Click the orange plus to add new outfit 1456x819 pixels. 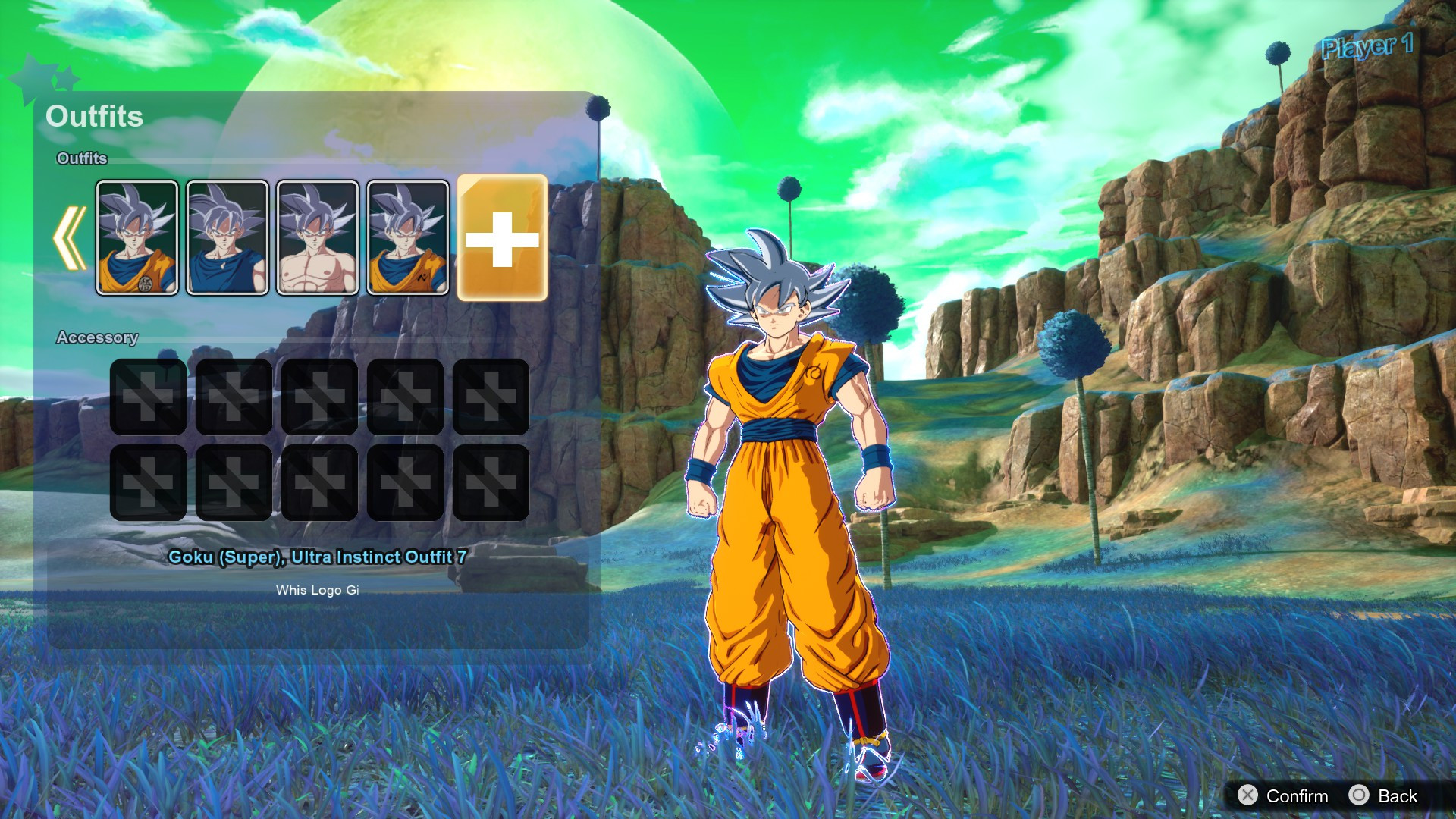[x=500, y=237]
